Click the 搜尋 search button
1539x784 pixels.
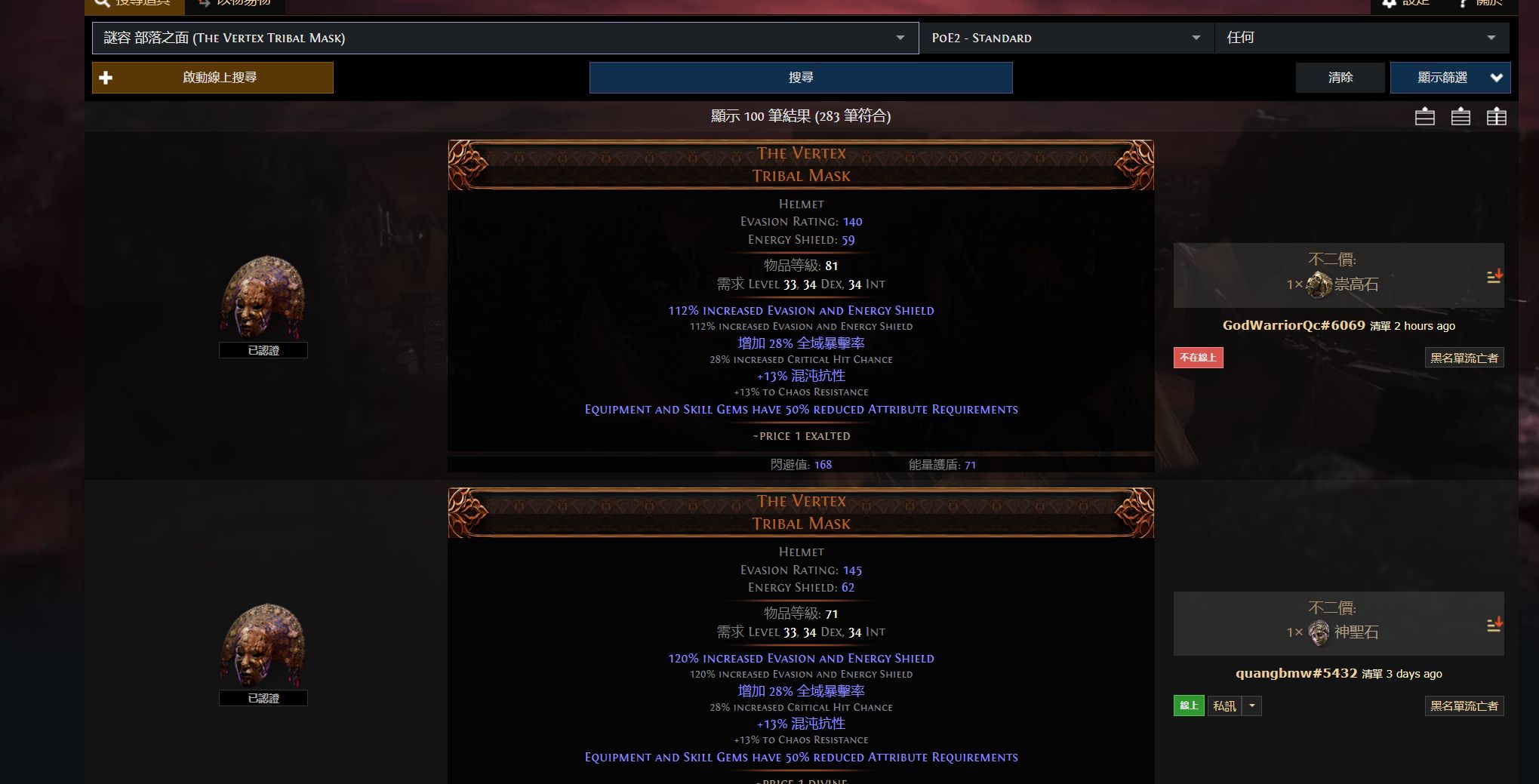801,77
